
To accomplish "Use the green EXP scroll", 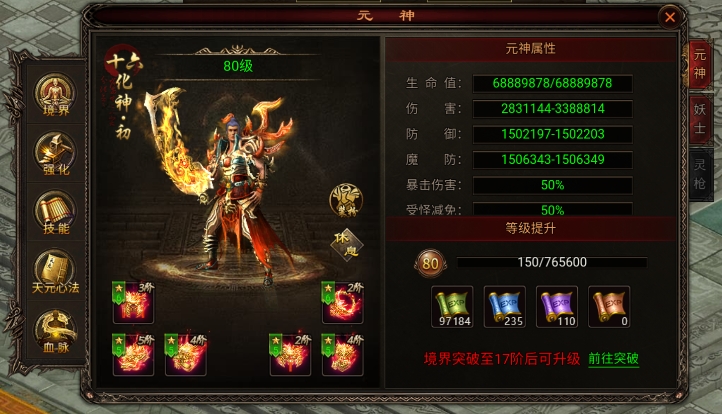I will (452, 306).
